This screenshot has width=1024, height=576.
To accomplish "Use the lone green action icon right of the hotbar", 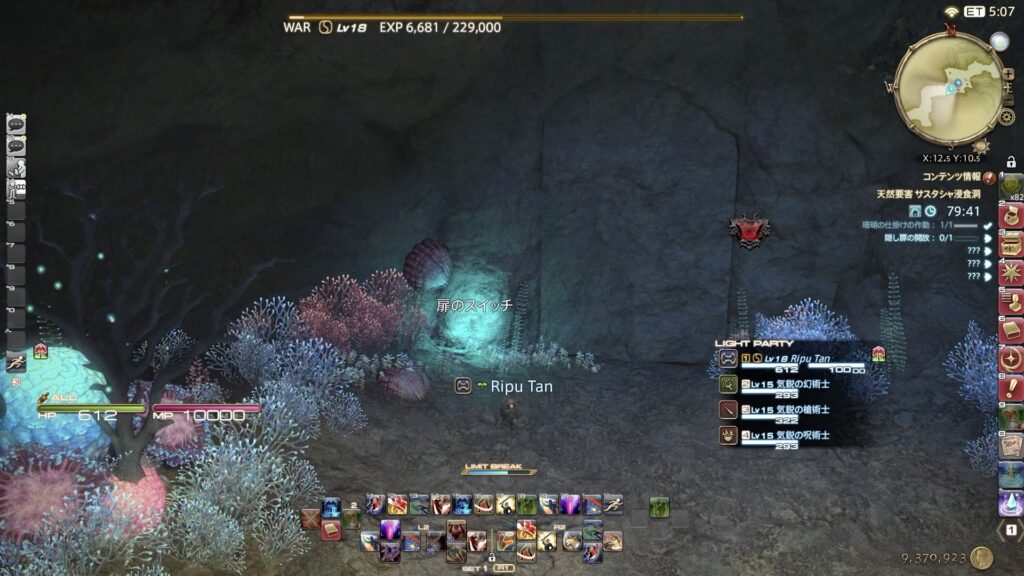I will [x=658, y=508].
